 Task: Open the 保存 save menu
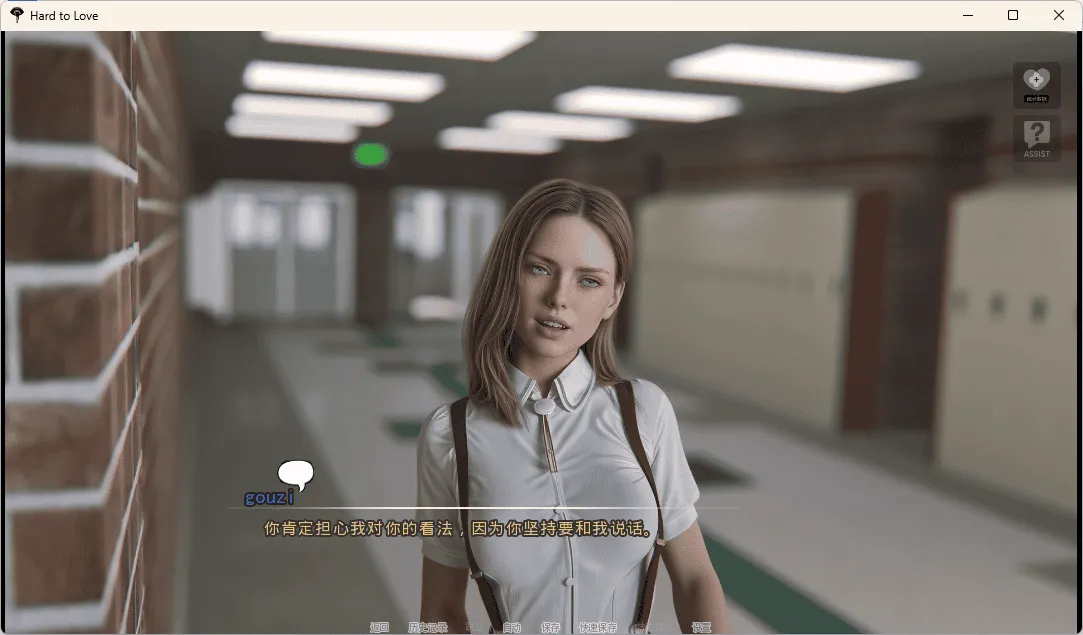[x=551, y=628]
